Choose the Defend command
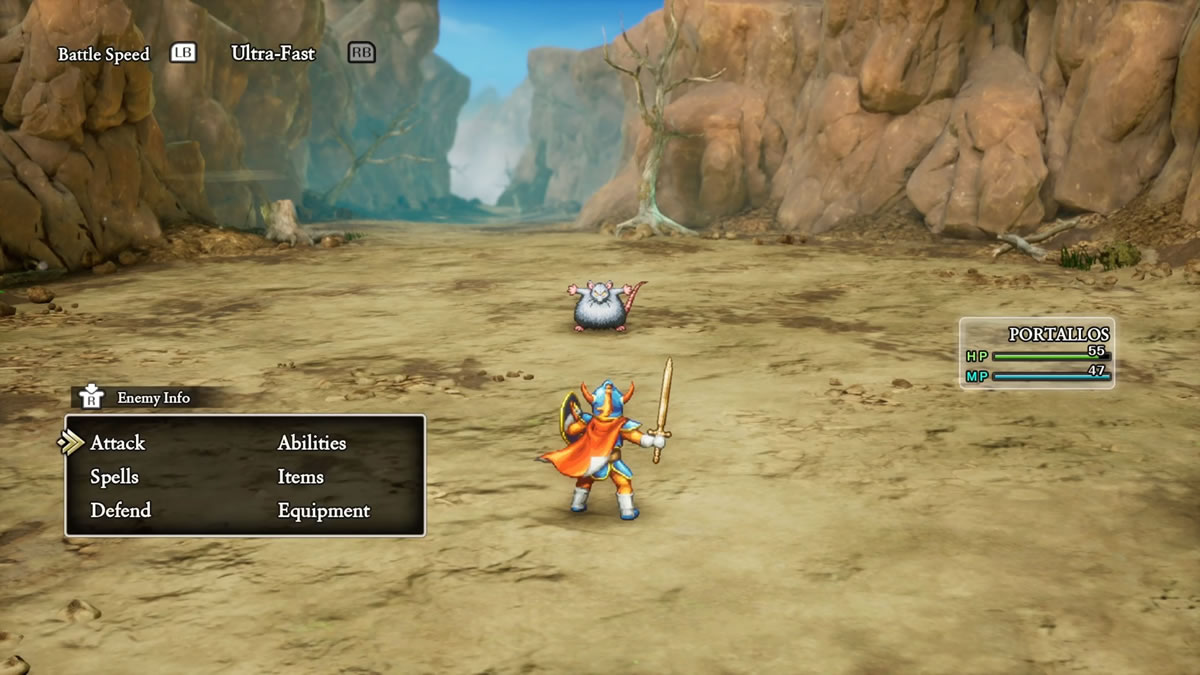 coord(120,511)
